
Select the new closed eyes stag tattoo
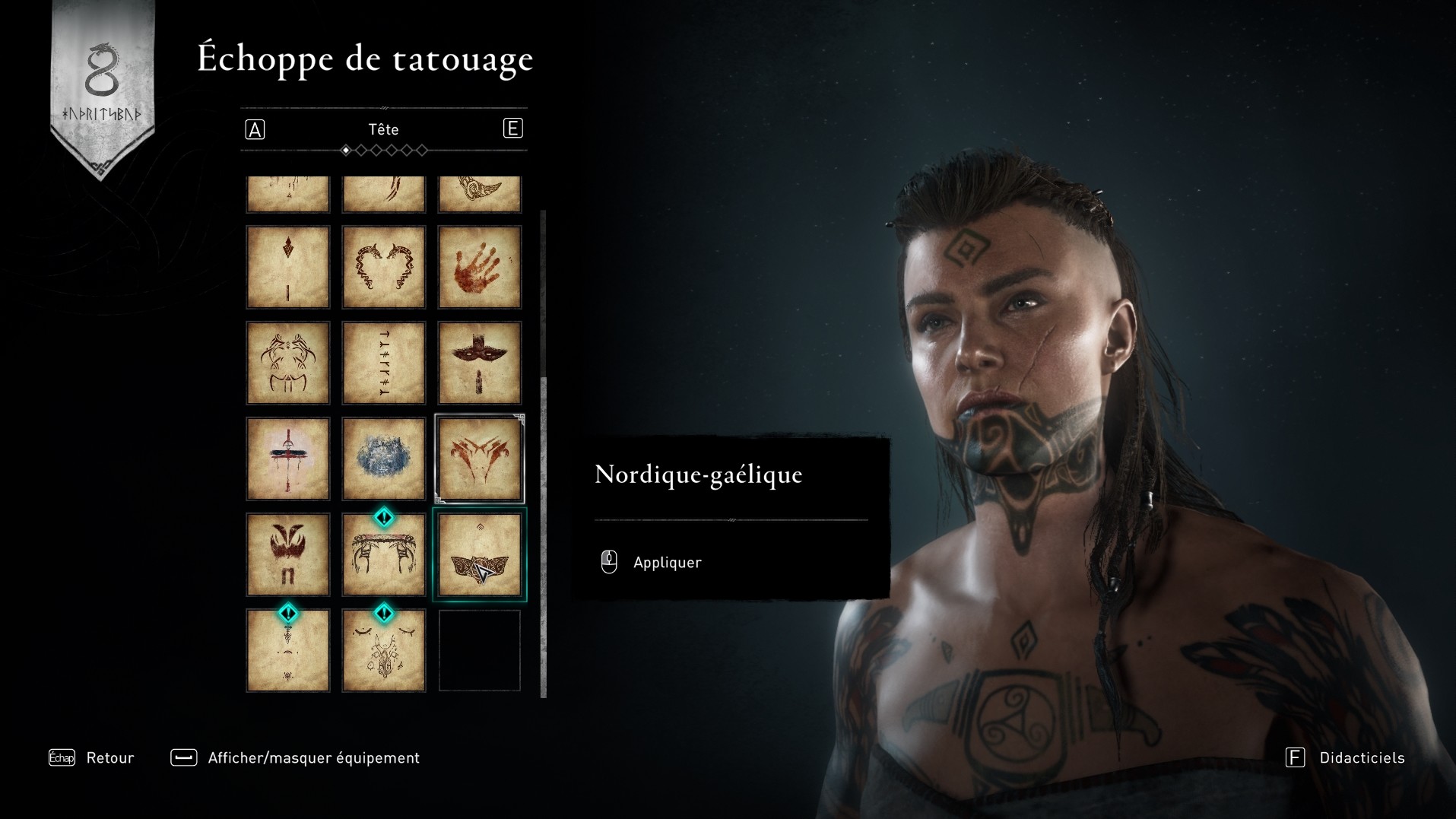click(x=383, y=652)
